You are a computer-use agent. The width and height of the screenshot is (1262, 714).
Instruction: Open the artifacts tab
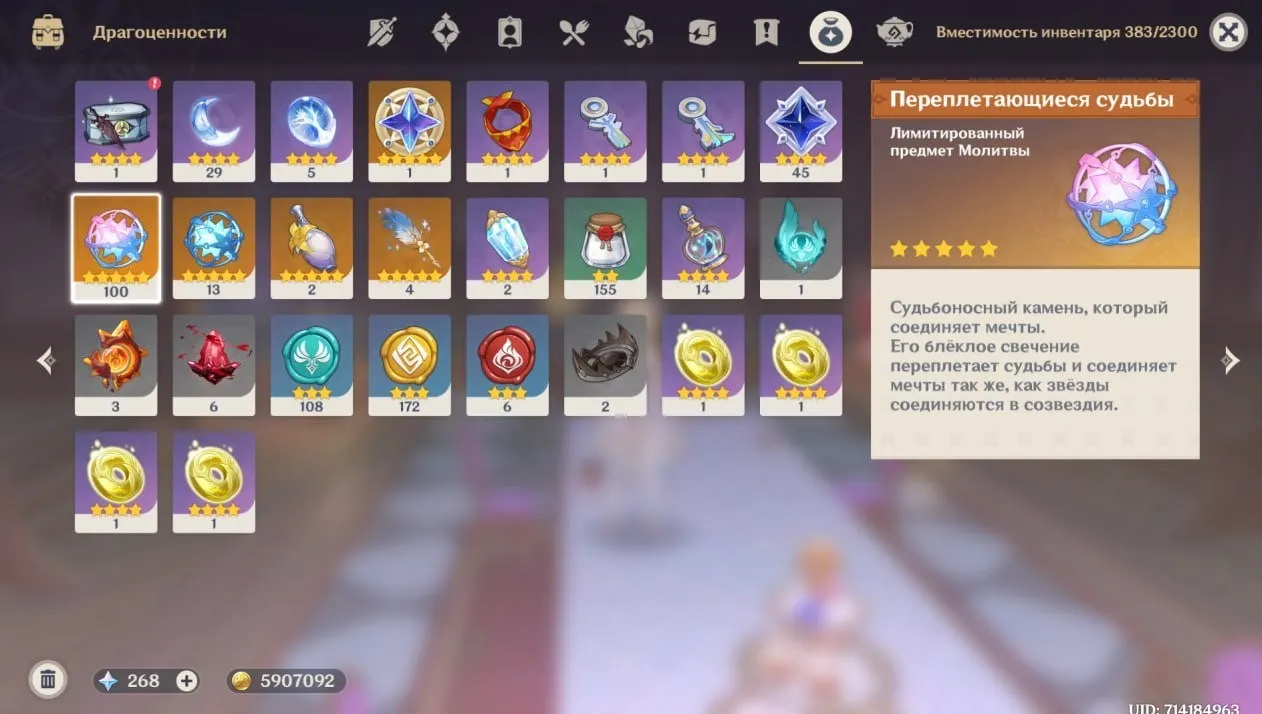tap(445, 32)
